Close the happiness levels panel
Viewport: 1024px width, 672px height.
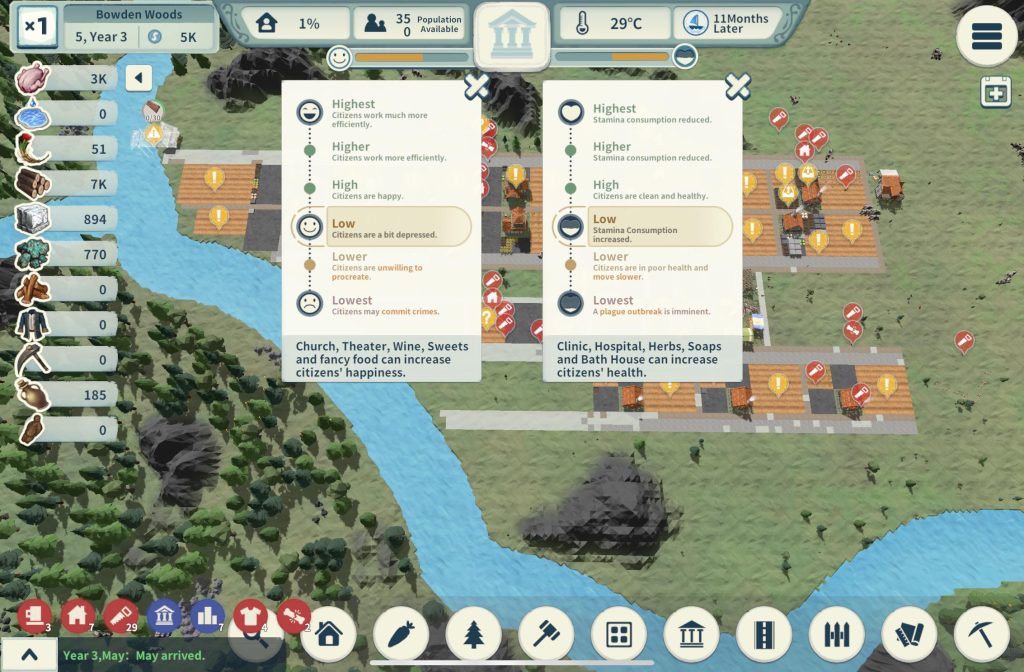(476, 87)
